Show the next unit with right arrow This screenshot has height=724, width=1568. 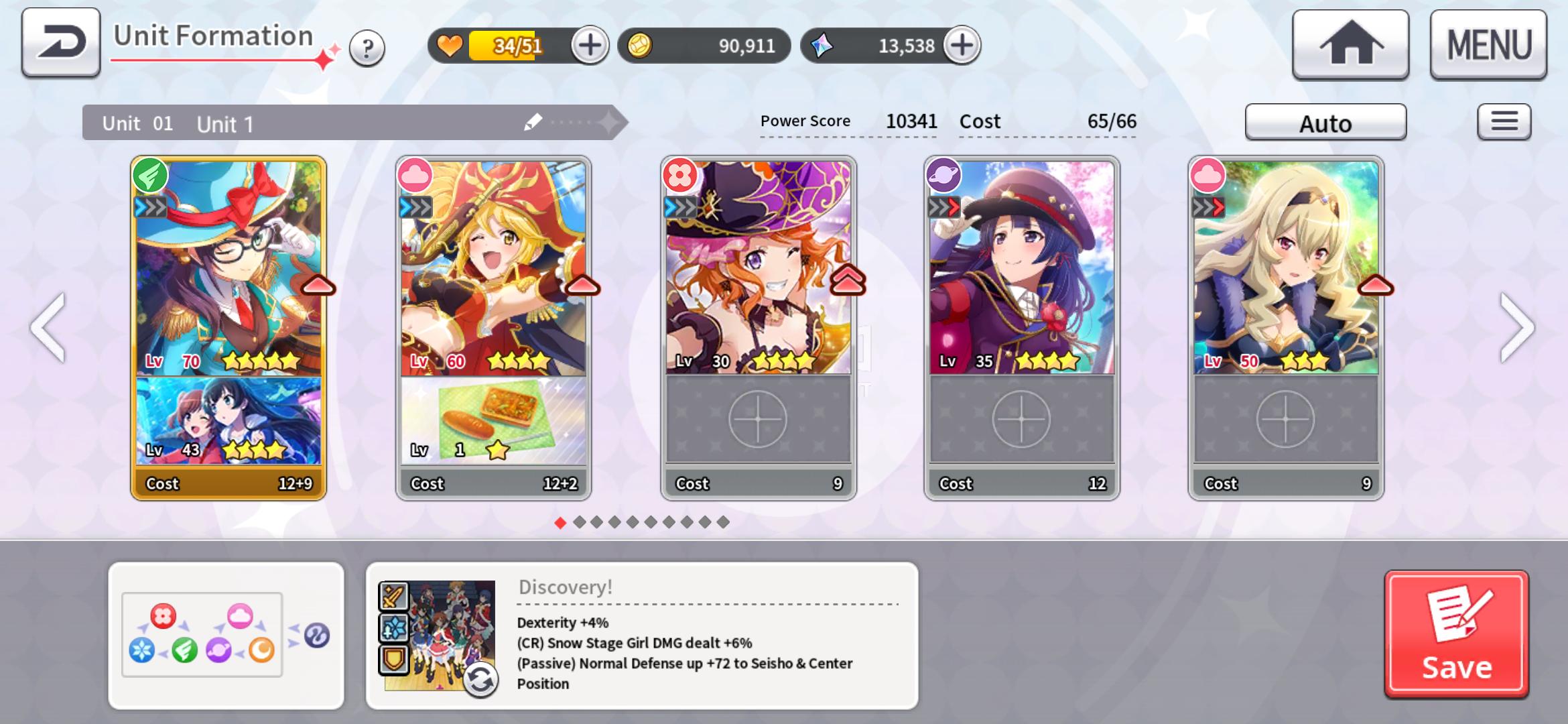click(x=1517, y=328)
